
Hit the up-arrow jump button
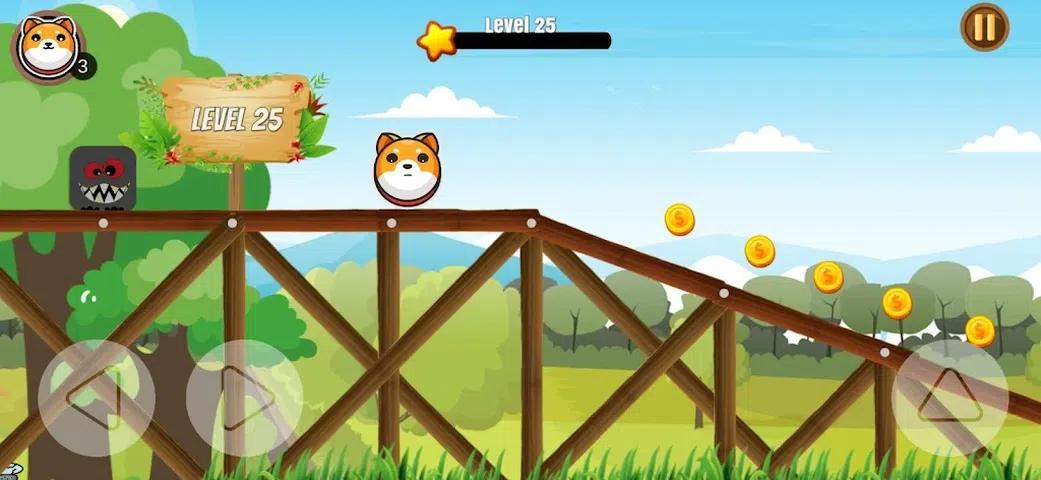click(x=949, y=397)
